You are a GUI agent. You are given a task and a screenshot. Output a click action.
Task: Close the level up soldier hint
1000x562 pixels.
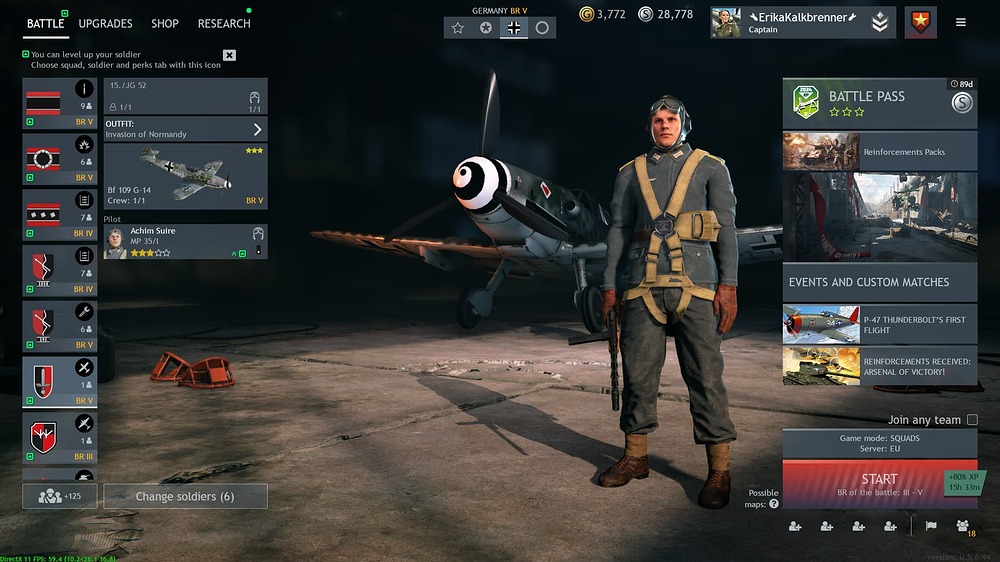tap(229, 55)
